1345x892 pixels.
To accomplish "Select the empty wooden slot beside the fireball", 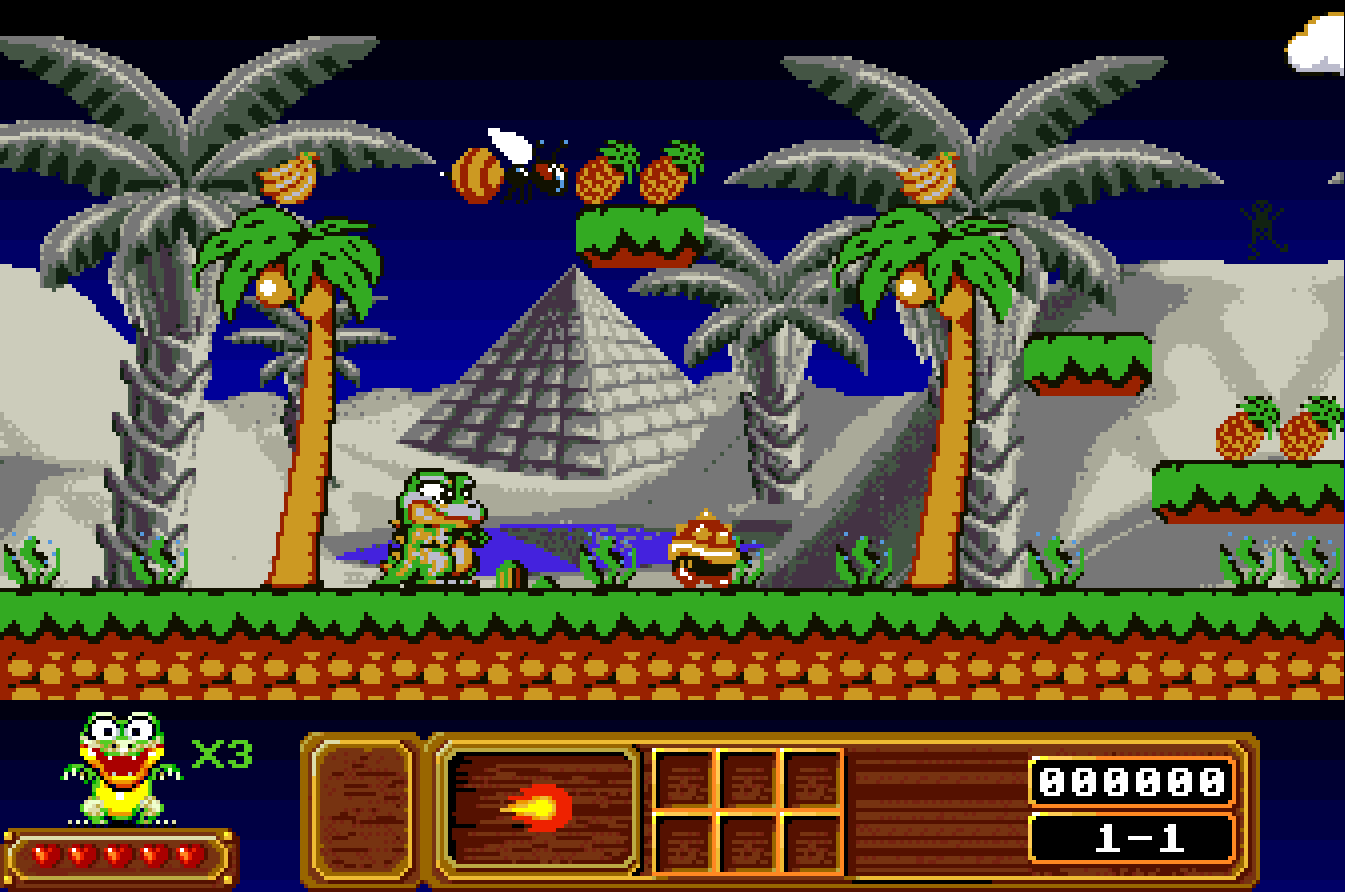I will point(362,808).
